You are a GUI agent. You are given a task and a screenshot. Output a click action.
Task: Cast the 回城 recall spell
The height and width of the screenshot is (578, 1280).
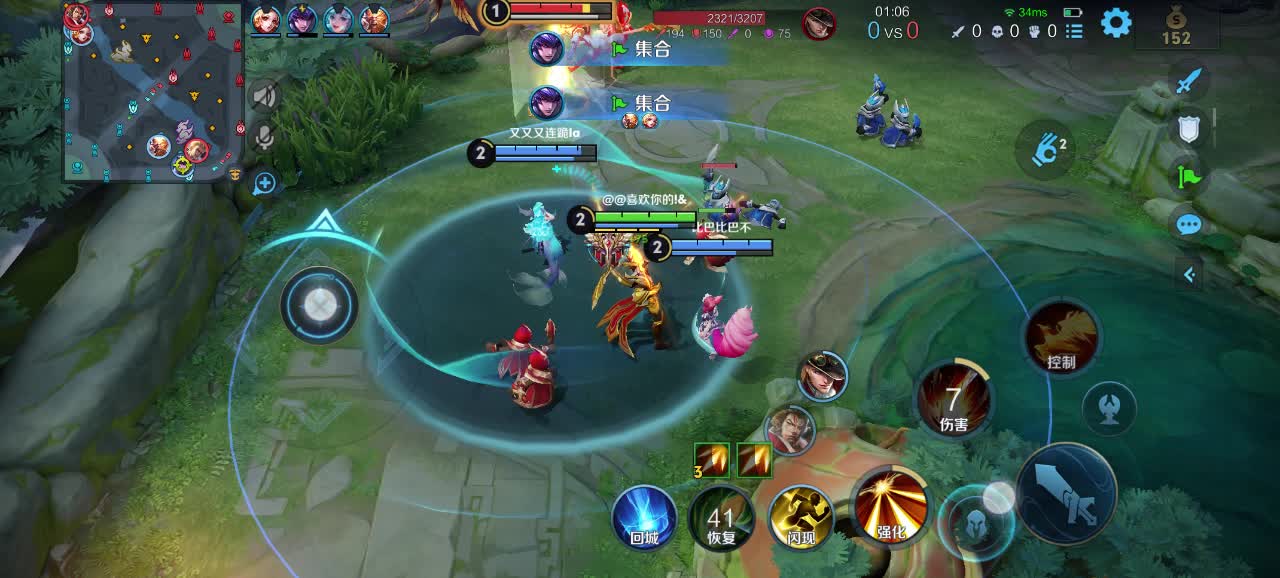tap(644, 516)
